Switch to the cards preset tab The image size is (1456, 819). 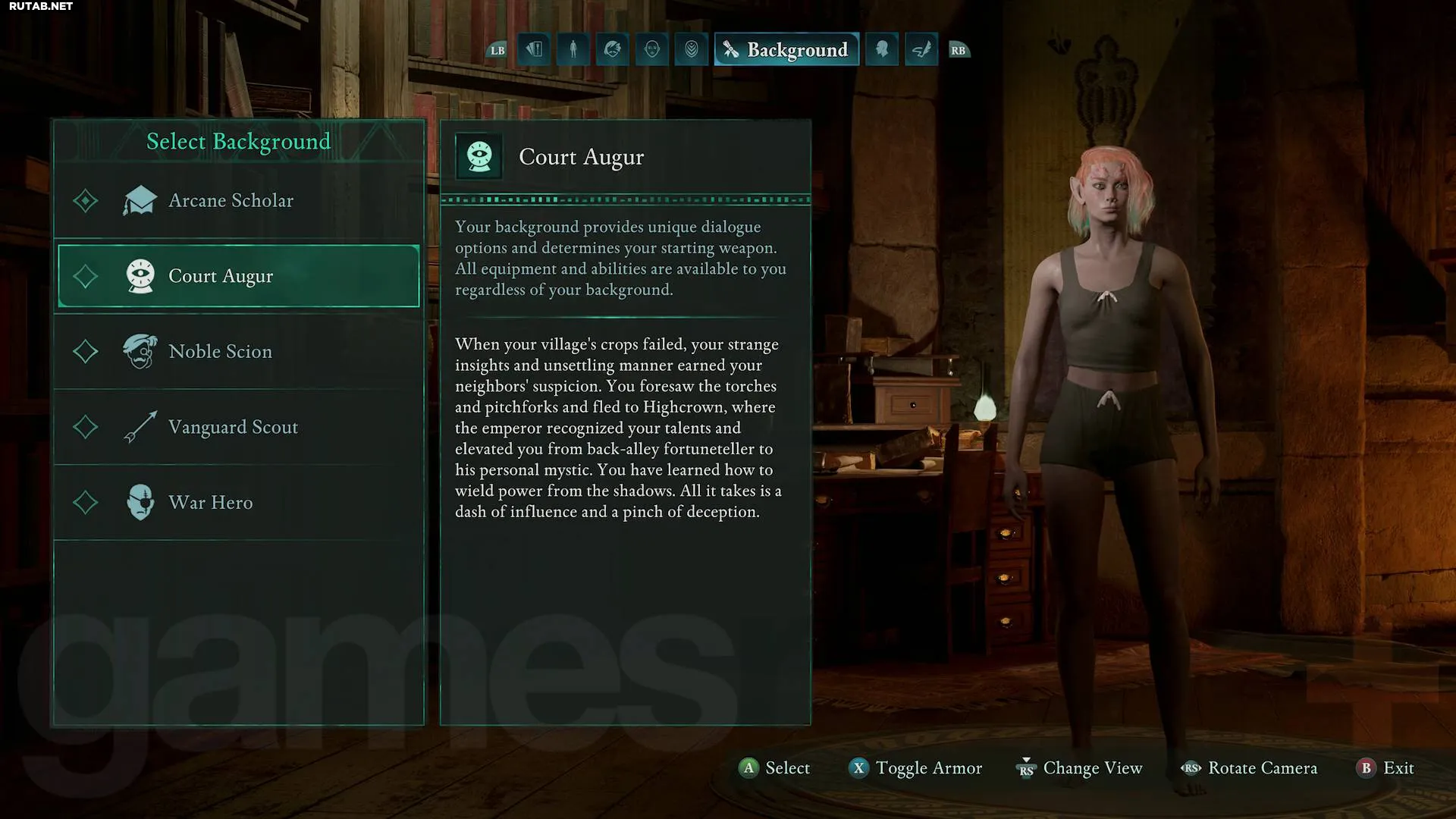pyautogui.click(x=534, y=50)
